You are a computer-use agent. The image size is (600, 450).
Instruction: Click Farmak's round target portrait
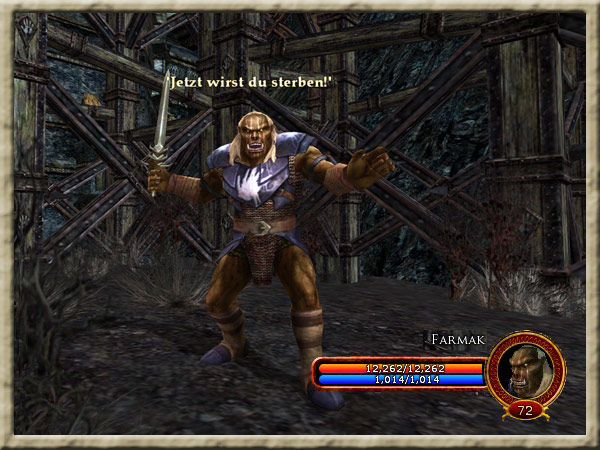[x=526, y=367]
